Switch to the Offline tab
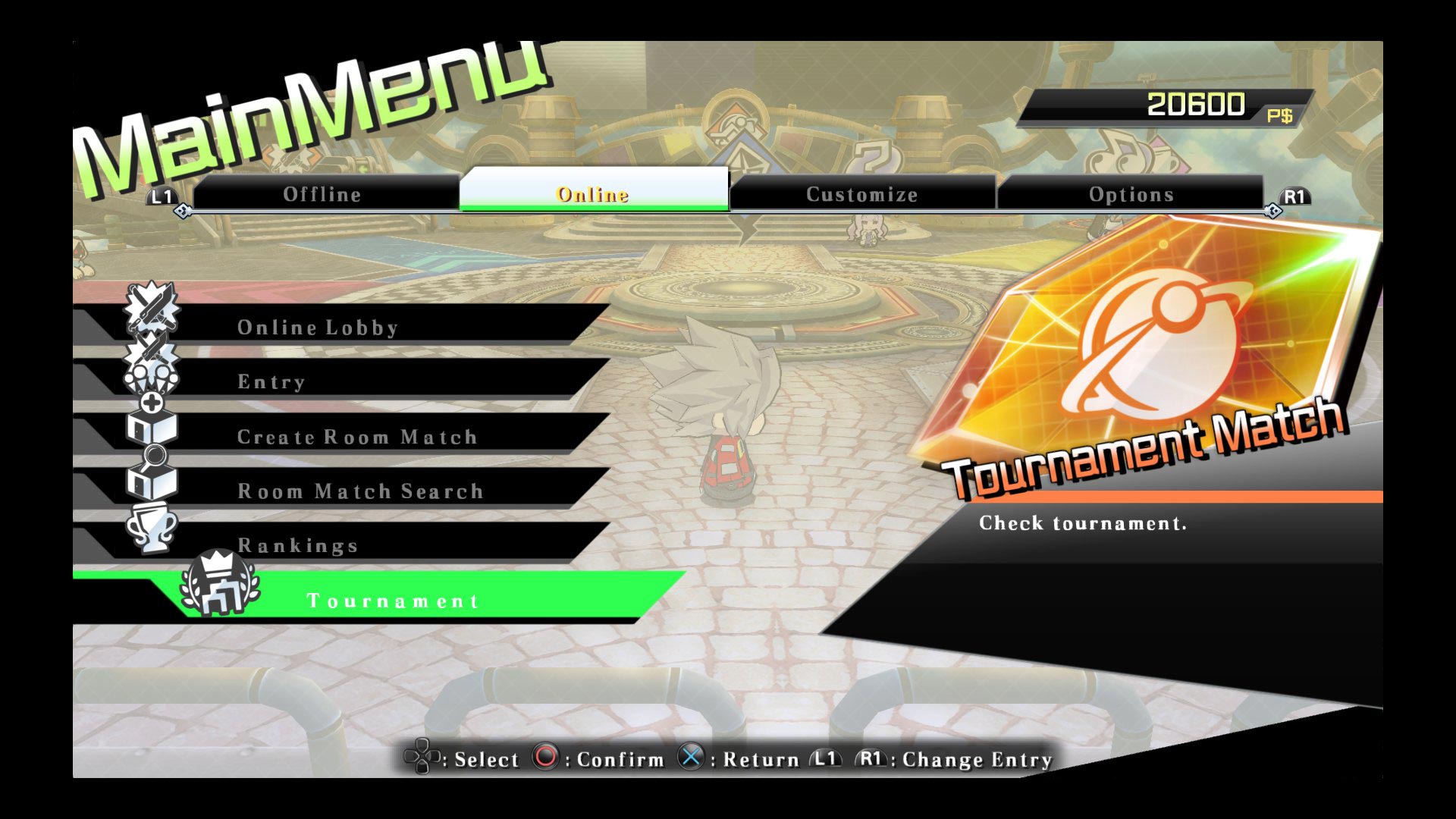Image resolution: width=1456 pixels, height=819 pixels. coord(321,195)
